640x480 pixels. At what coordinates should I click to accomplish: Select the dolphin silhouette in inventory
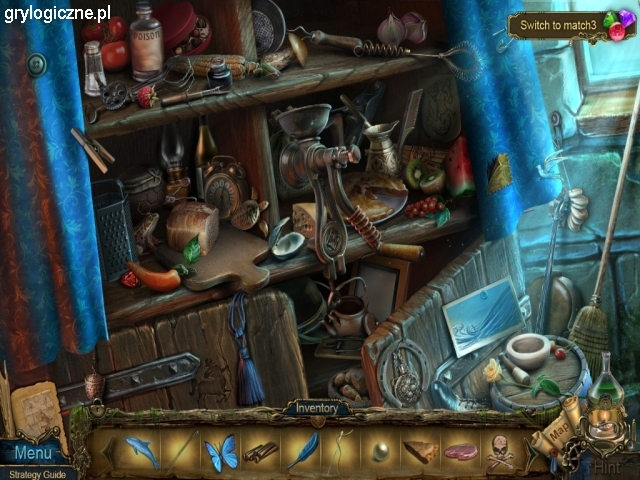[141, 451]
